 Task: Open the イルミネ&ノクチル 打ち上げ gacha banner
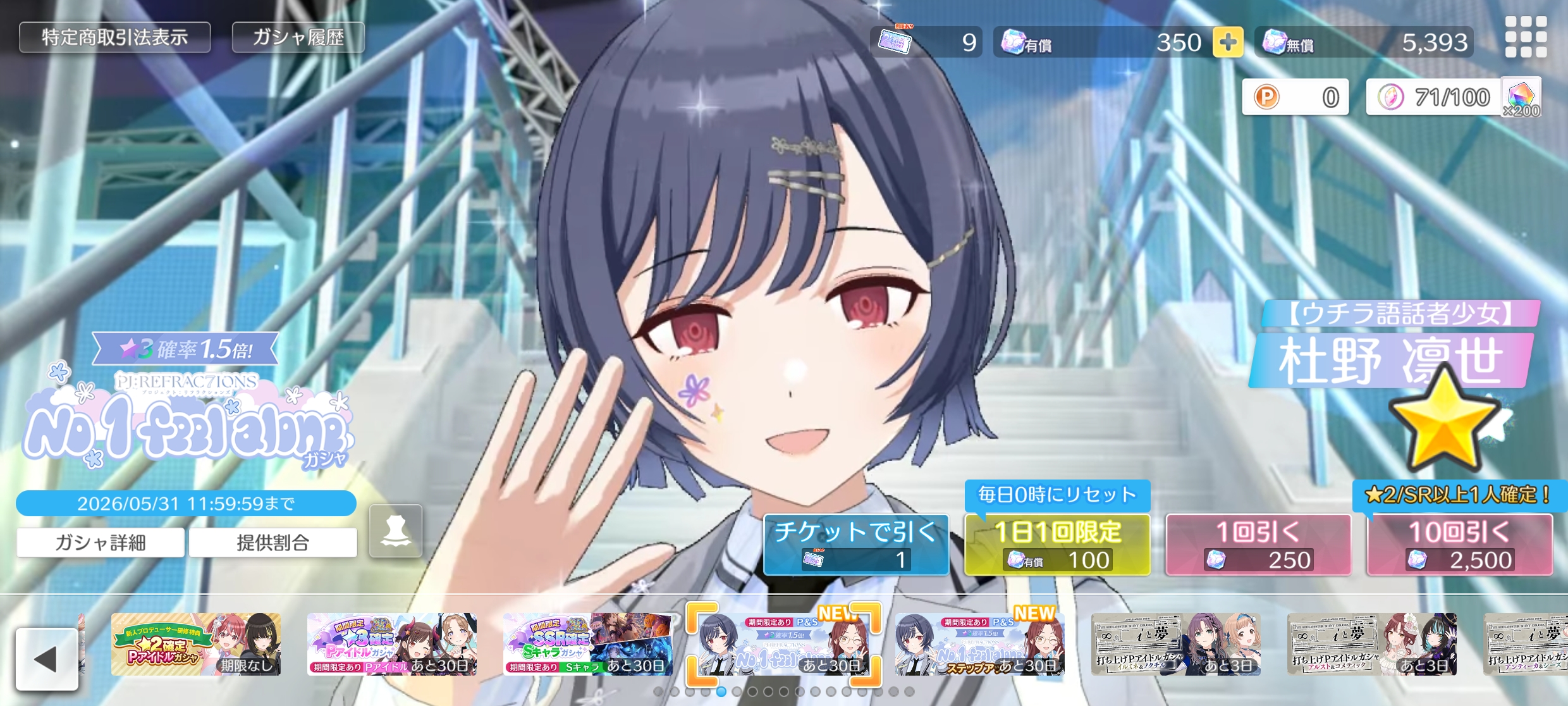pyautogui.click(x=1175, y=644)
